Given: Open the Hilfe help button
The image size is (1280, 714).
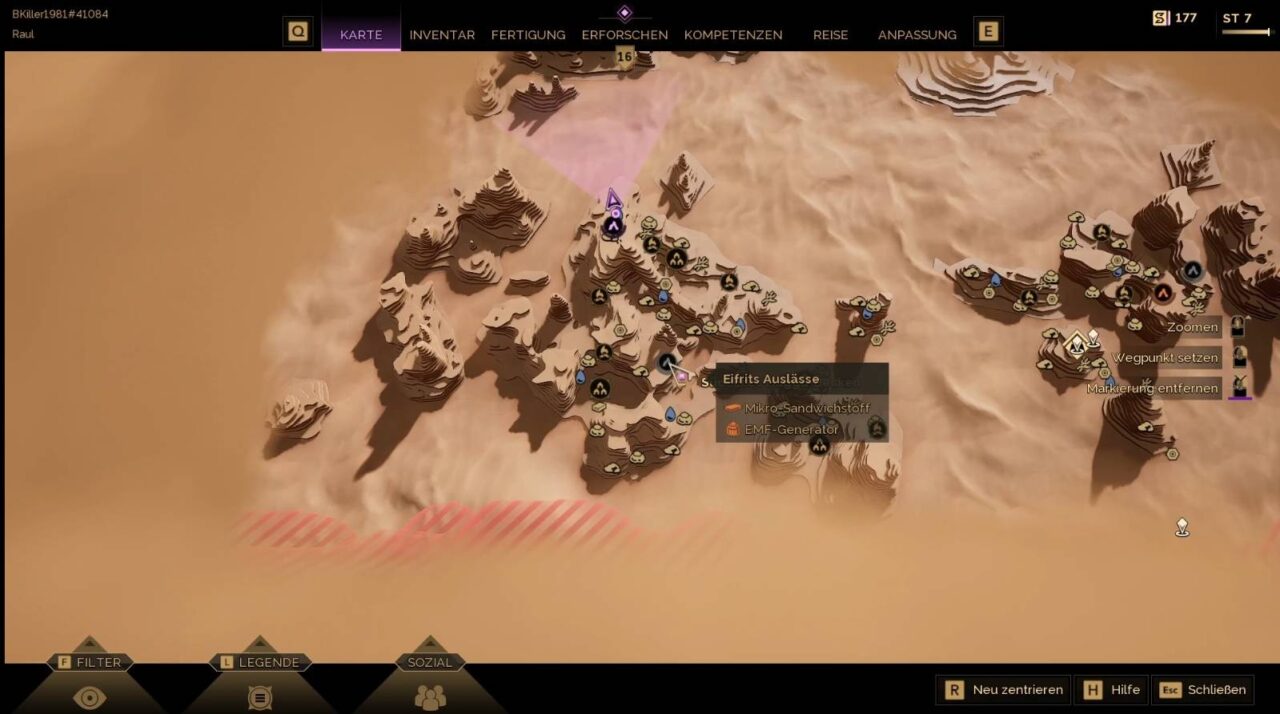Looking at the screenshot, I should (x=1112, y=689).
